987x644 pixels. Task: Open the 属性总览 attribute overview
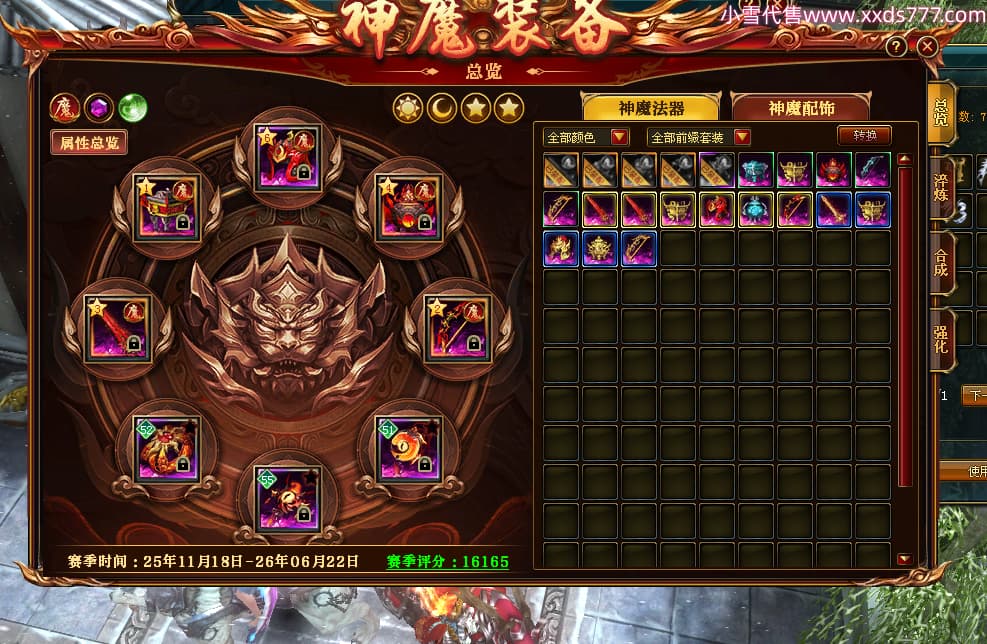(89, 142)
